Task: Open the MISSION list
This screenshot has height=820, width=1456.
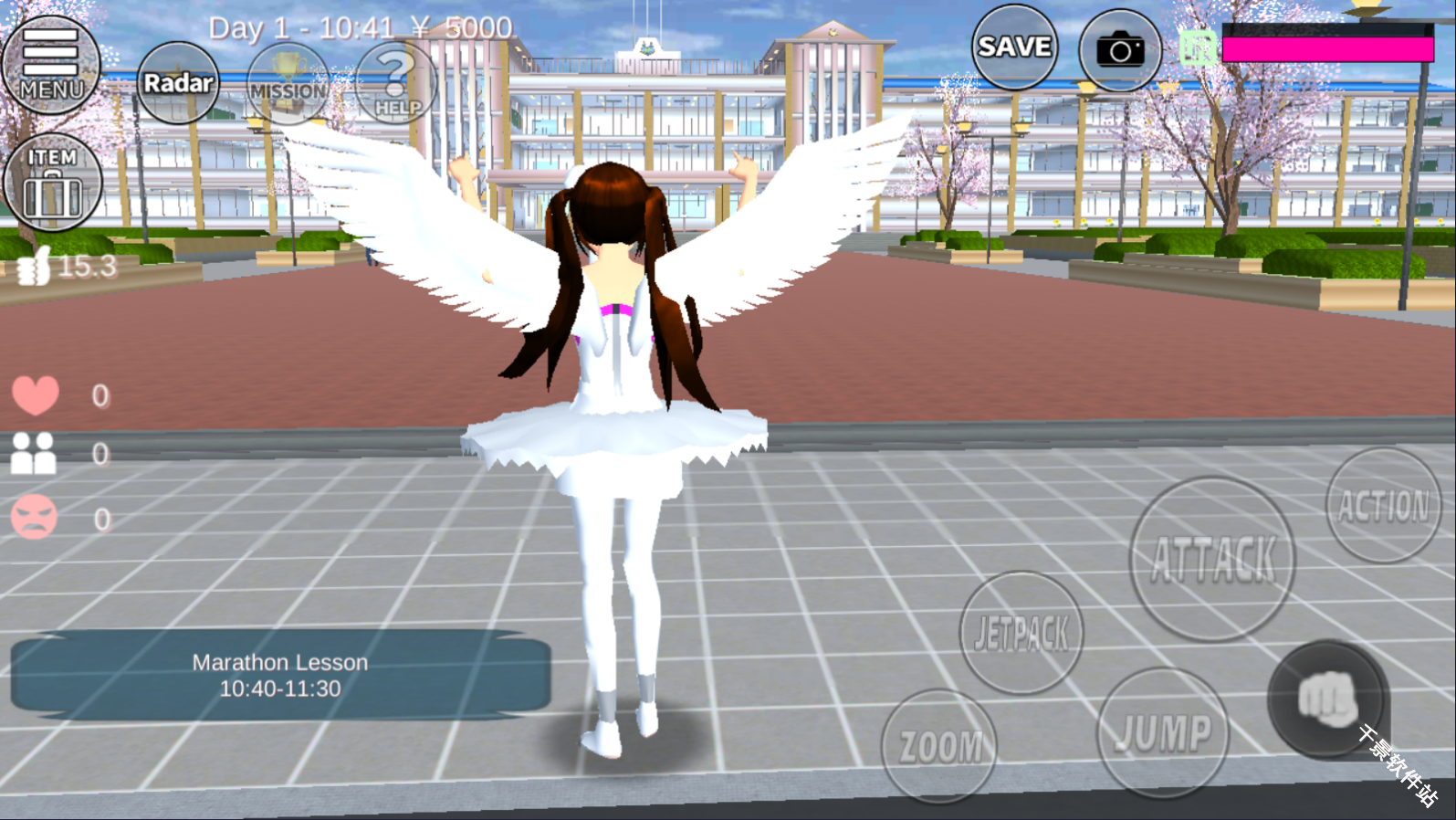Action: point(286,87)
